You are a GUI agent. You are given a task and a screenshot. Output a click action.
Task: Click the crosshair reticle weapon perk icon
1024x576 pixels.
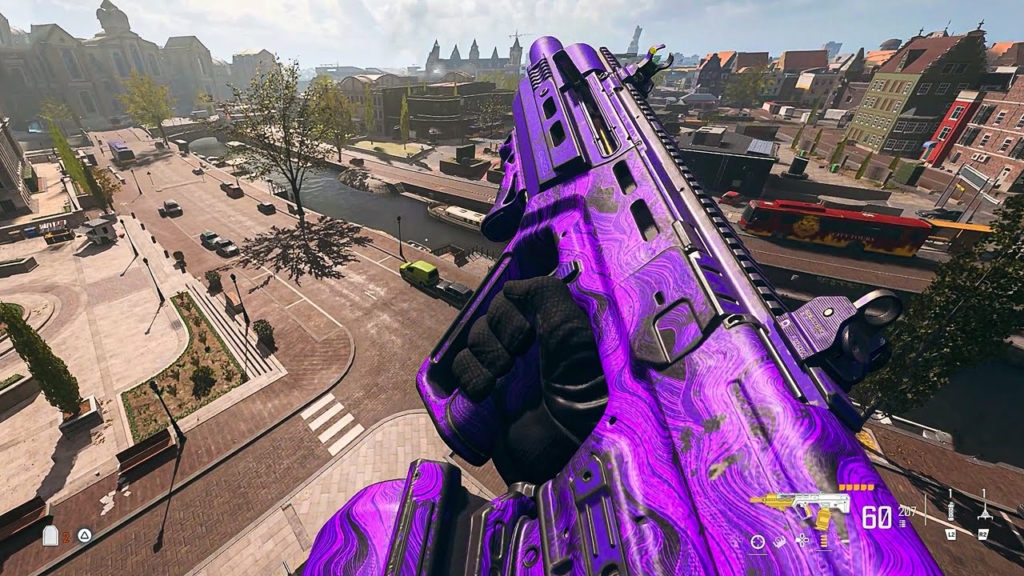tap(758, 541)
